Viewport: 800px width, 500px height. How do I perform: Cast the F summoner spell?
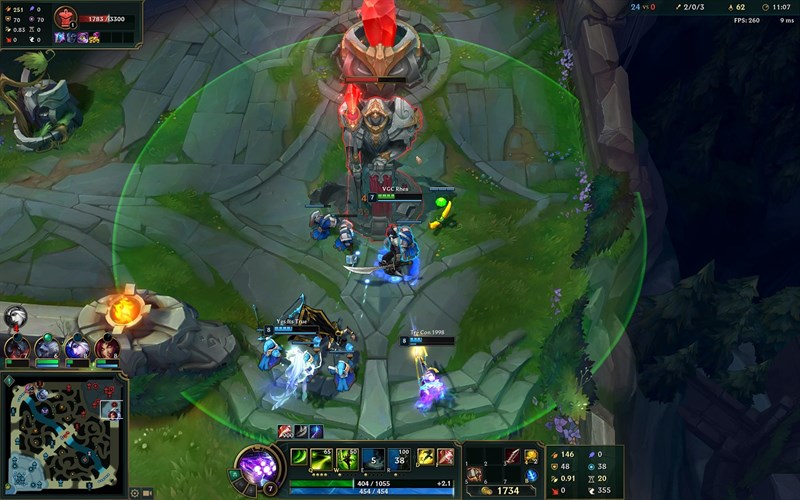click(444, 458)
